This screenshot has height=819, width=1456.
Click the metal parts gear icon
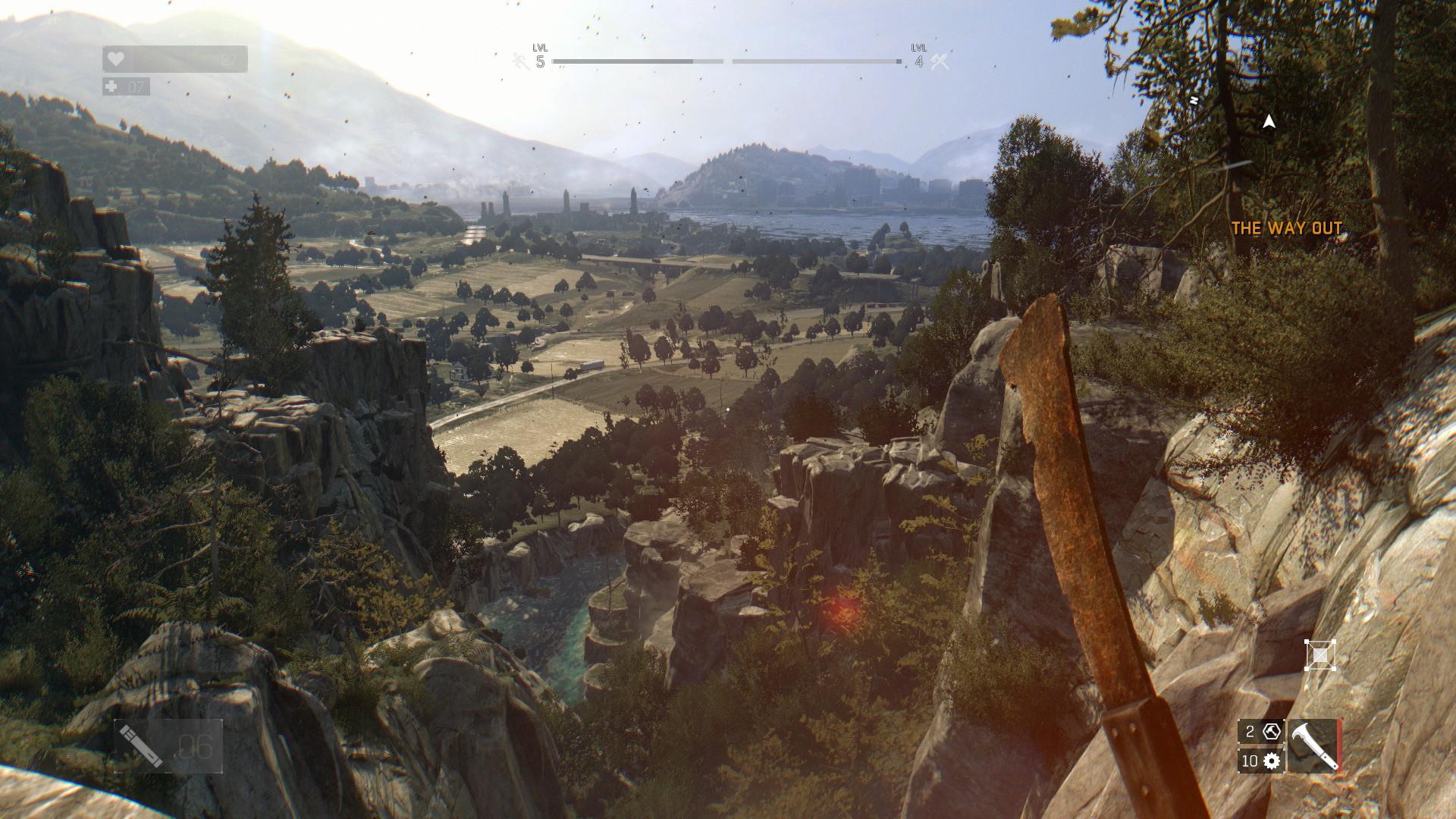click(1272, 761)
